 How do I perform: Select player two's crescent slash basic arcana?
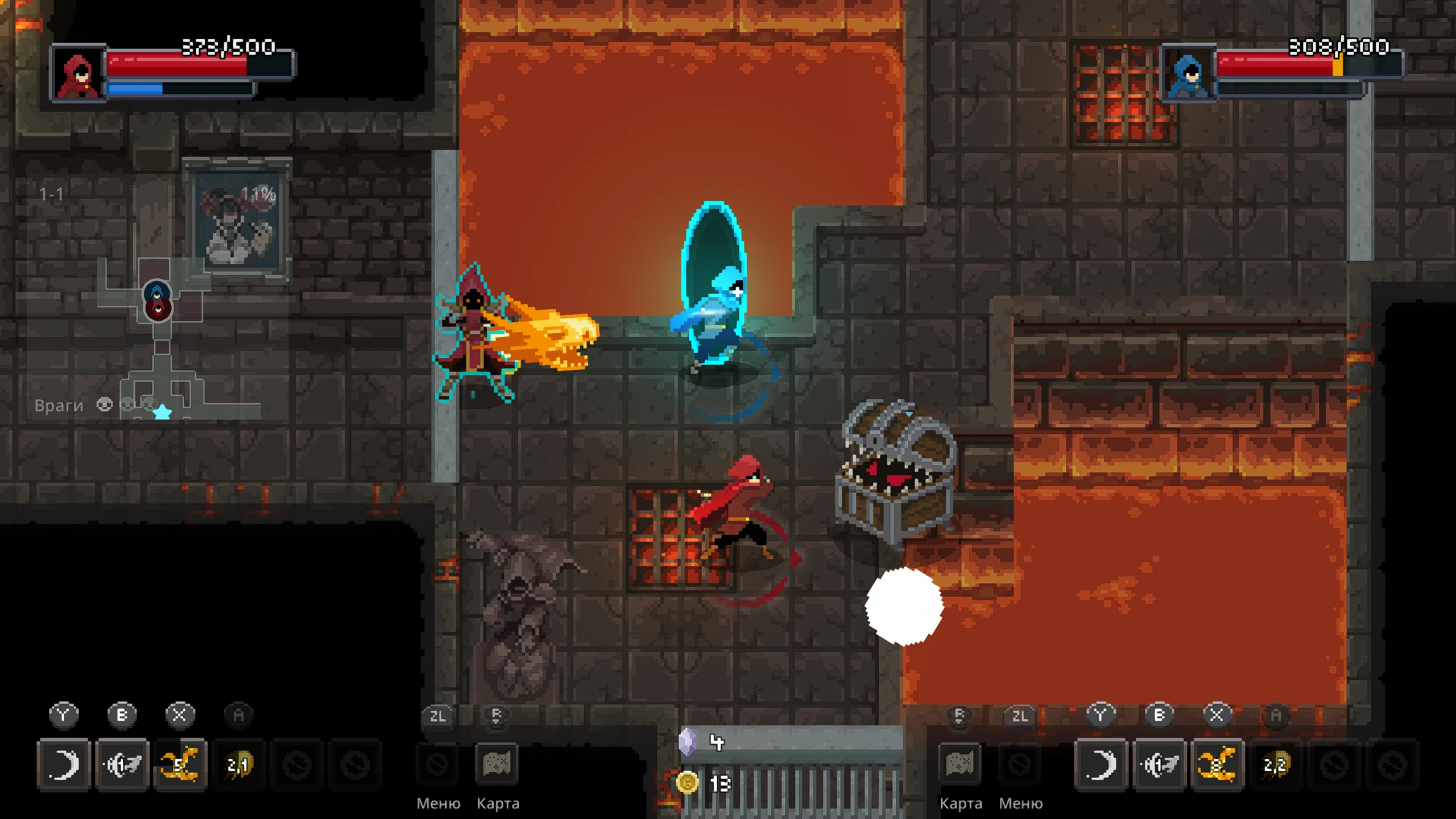pyautogui.click(x=1101, y=764)
